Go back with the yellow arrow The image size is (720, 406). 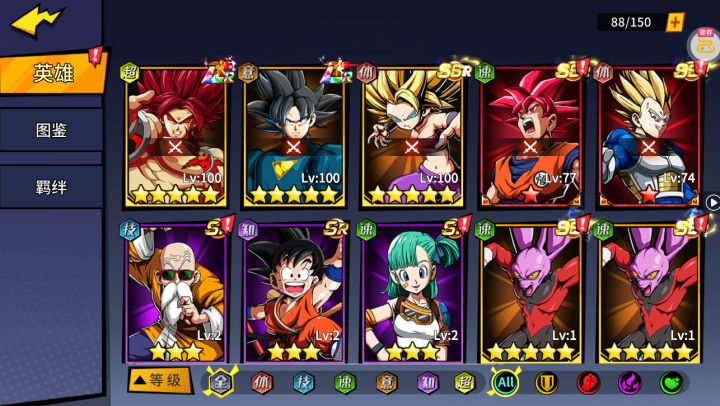38,20
